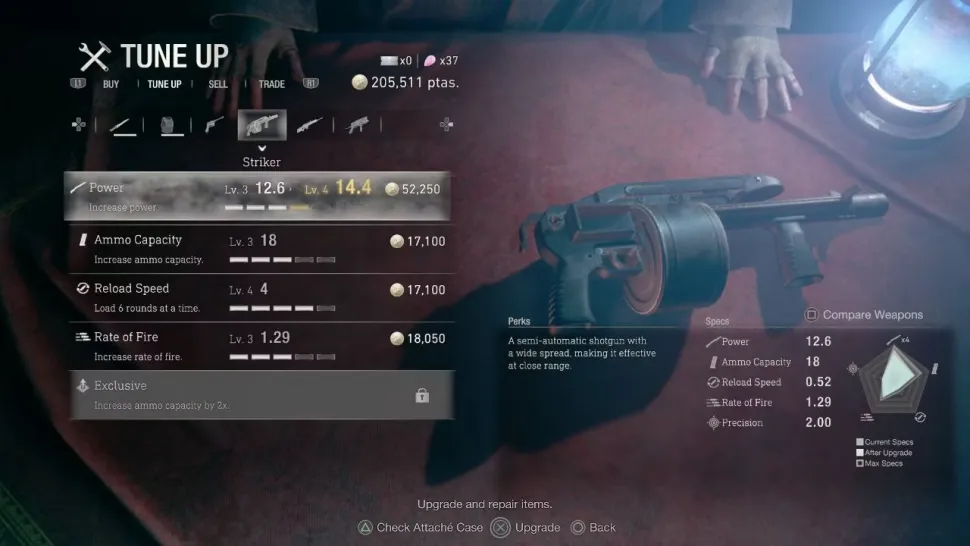This screenshot has width=970, height=546.
Task: Toggle Compare Weapons
Action: [864, 315]
